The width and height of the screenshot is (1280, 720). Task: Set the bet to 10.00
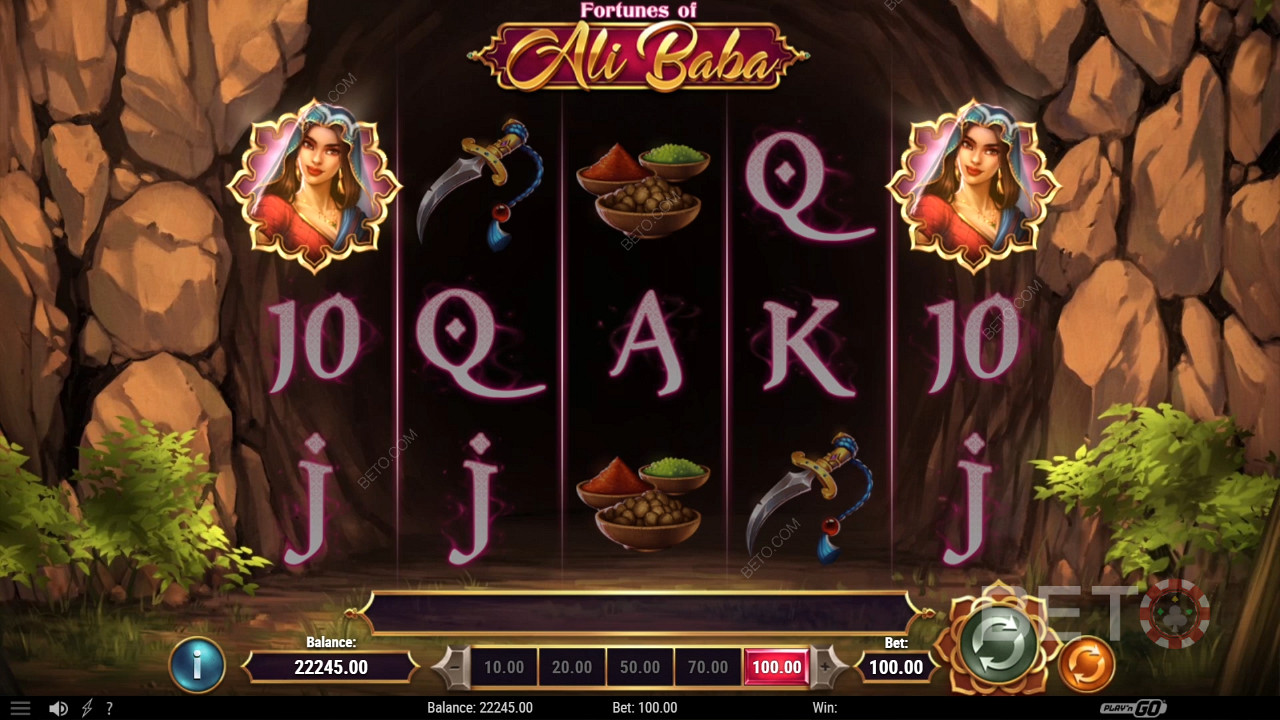(x=504, y=667)
